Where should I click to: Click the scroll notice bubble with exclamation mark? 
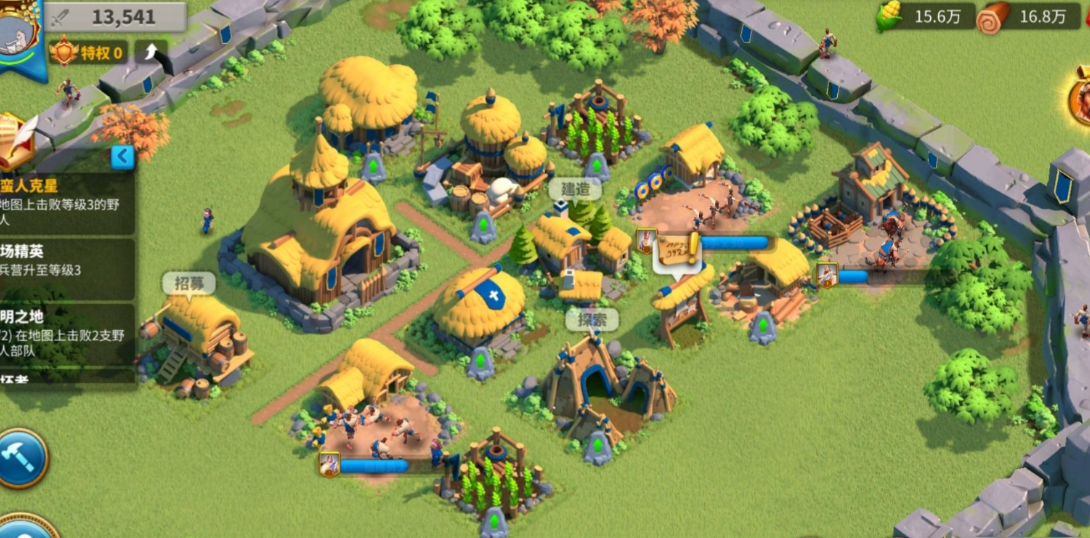click(677, 251)
